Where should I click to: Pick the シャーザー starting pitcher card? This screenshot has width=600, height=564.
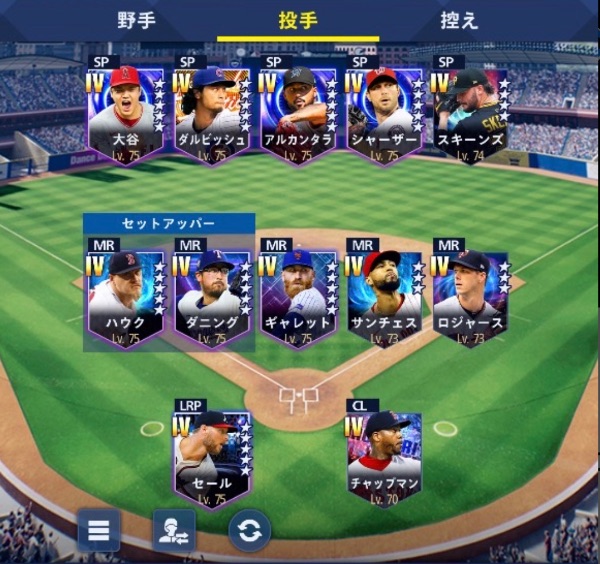pos(383,112)
